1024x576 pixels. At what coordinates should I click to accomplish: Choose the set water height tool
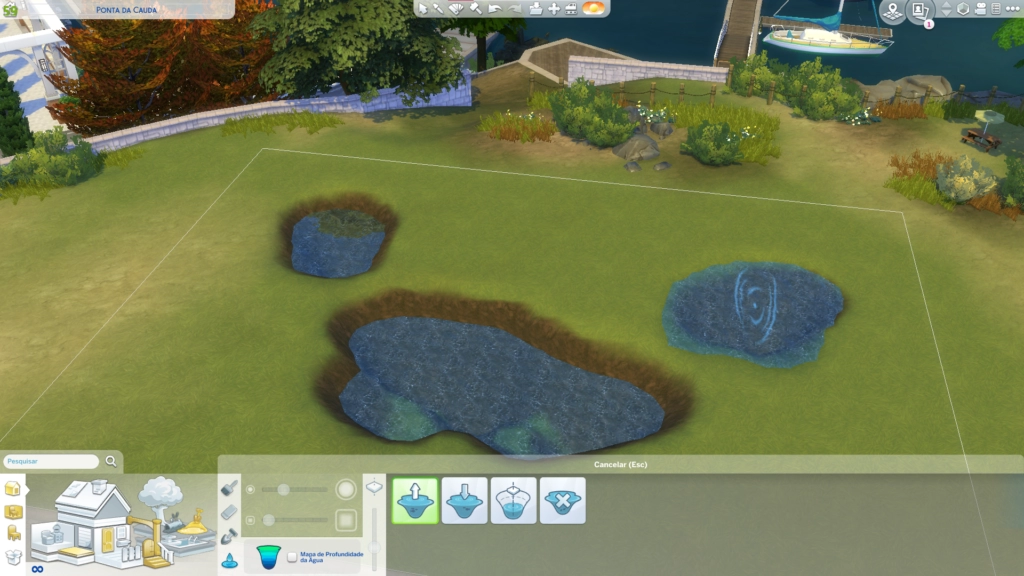tap(513, 500)
